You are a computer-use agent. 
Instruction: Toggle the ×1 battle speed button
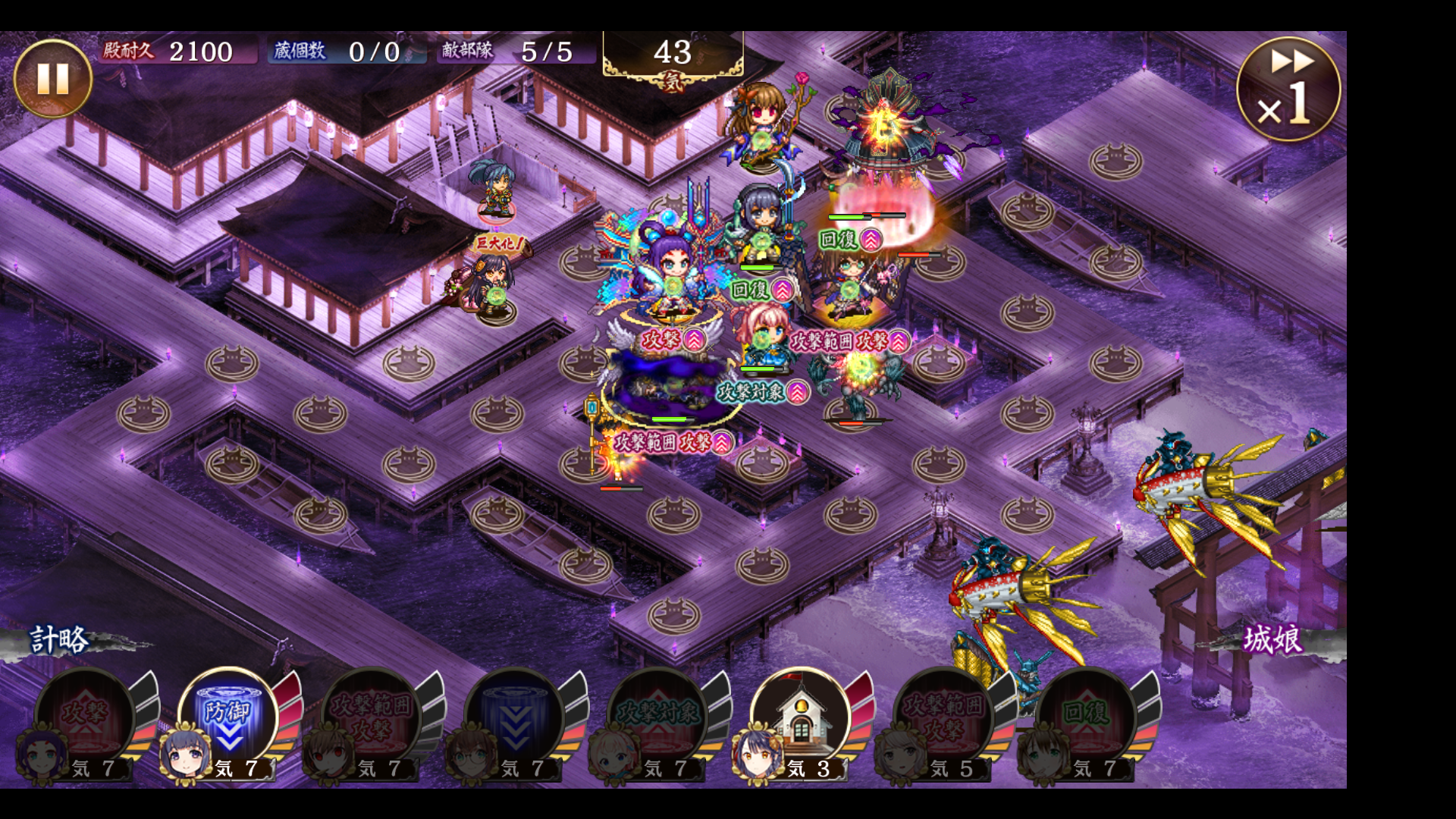point(1288,89)
